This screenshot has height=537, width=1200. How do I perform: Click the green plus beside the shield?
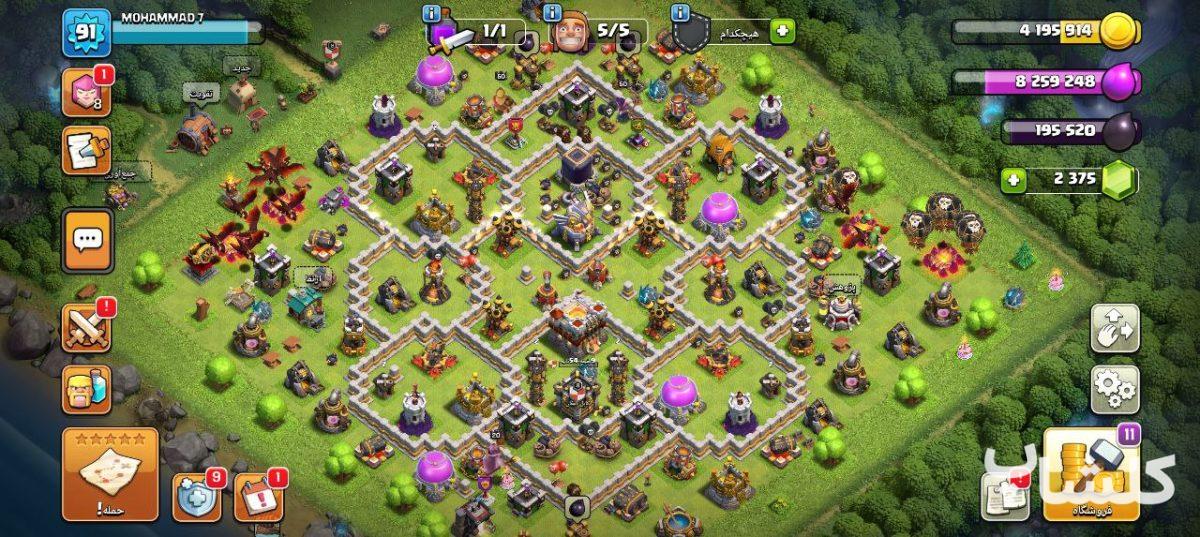pyautogui.click(x=781, y=32)
